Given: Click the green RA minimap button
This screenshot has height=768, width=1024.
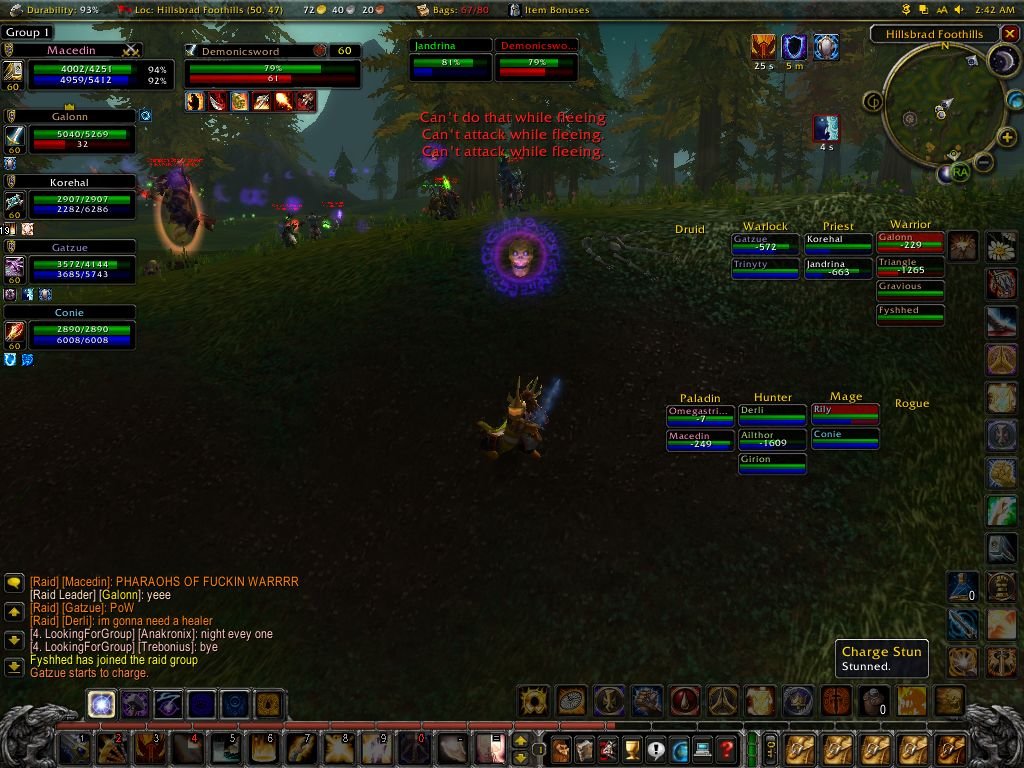Looking at the screenshot, I should pyautogui.click(x=961, y=172).
